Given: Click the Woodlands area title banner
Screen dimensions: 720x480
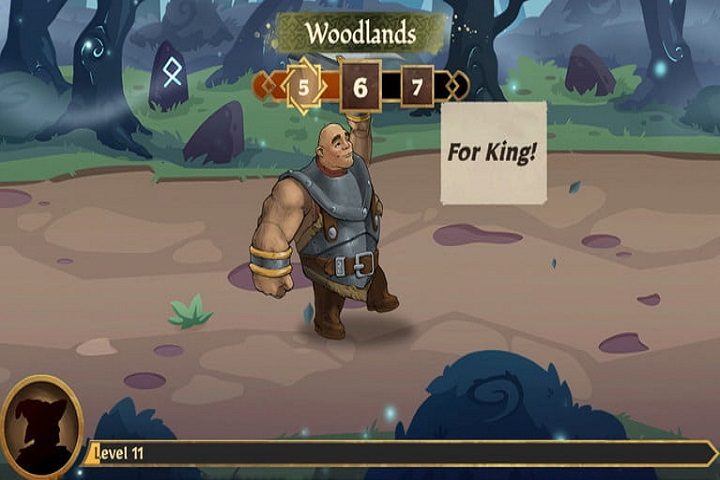Looking at the screenshot, I should point(360,32).
